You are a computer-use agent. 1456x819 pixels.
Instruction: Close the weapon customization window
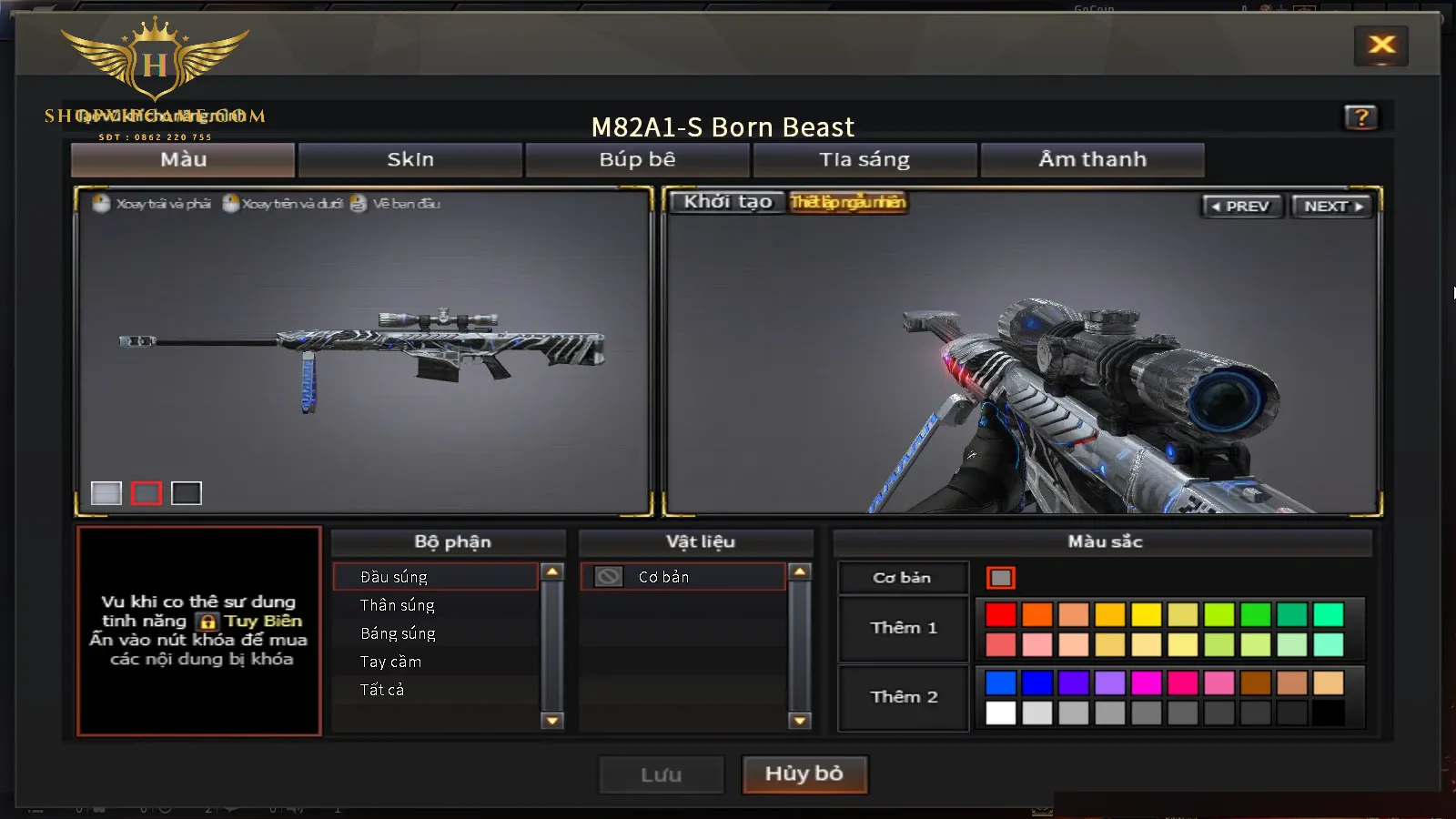point(1381,45)
